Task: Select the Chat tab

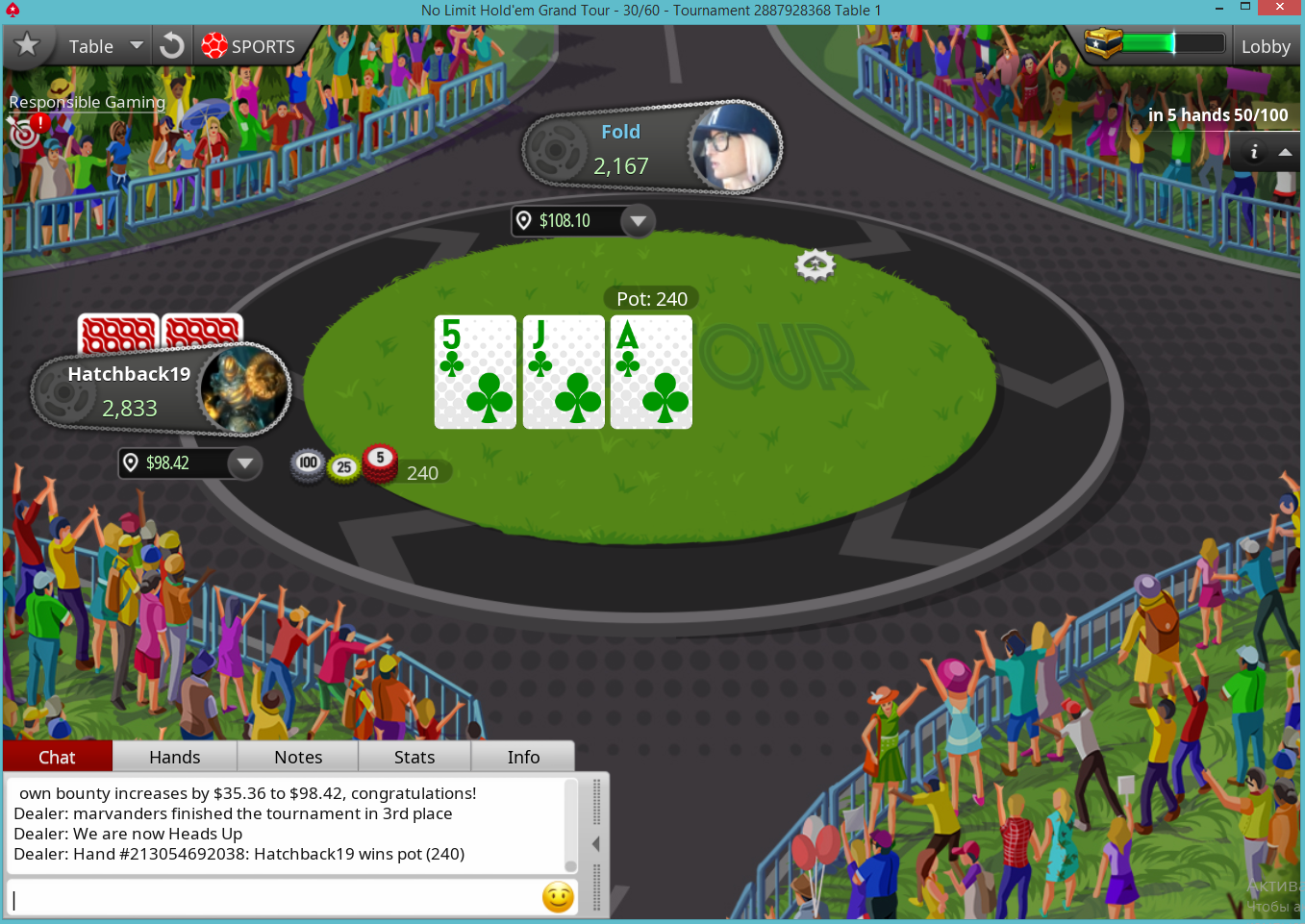Action: click(x=57, y=757)
